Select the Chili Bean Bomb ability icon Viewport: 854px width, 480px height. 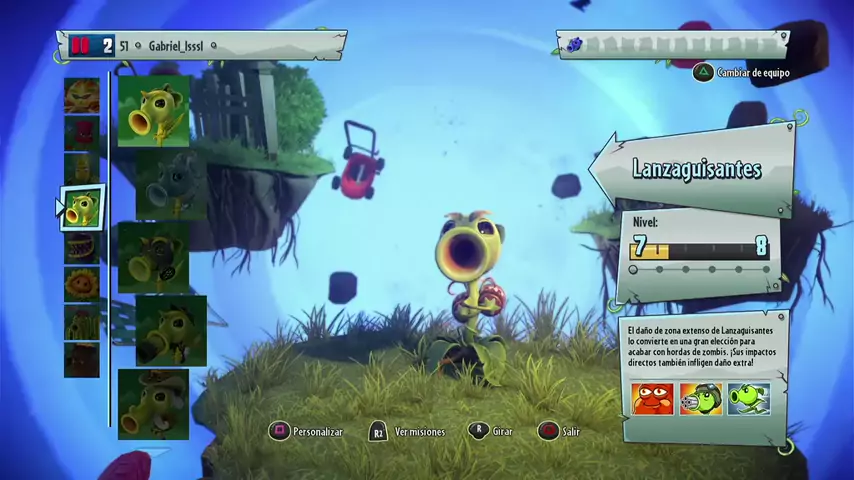(651, 399)
